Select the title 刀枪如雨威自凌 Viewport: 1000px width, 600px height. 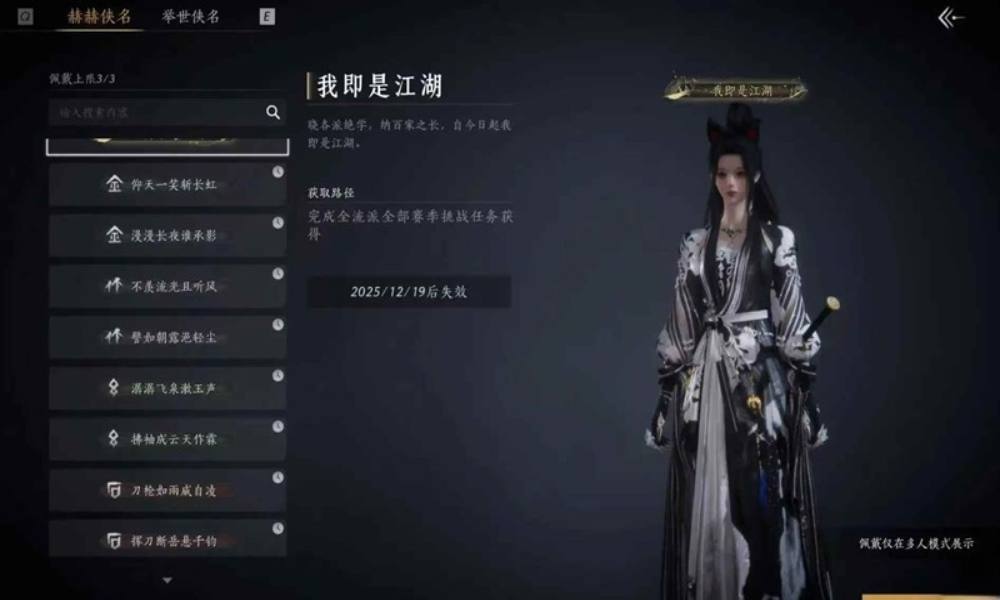tap(168, 490)
